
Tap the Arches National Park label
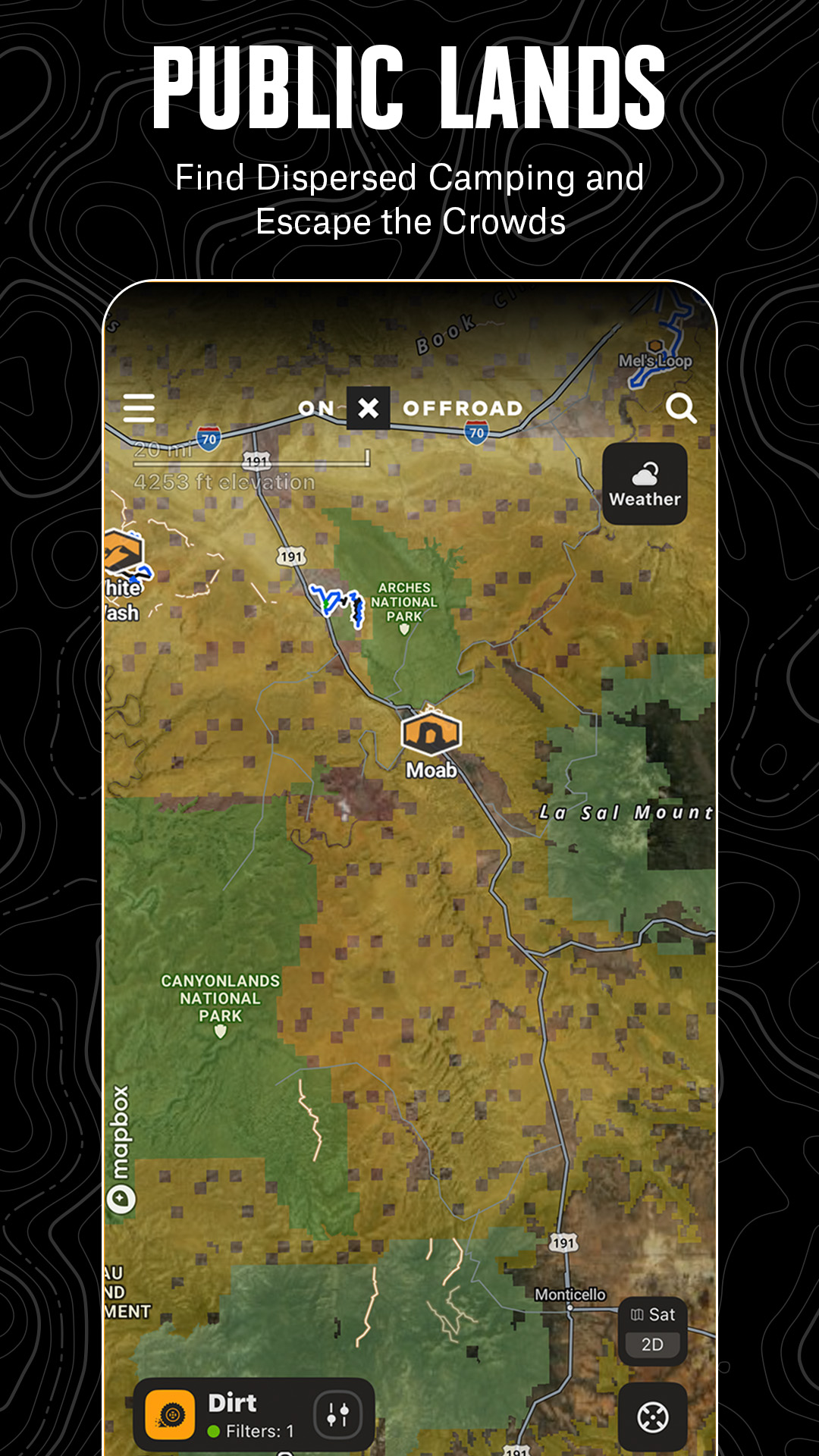[x=404, y=602]
